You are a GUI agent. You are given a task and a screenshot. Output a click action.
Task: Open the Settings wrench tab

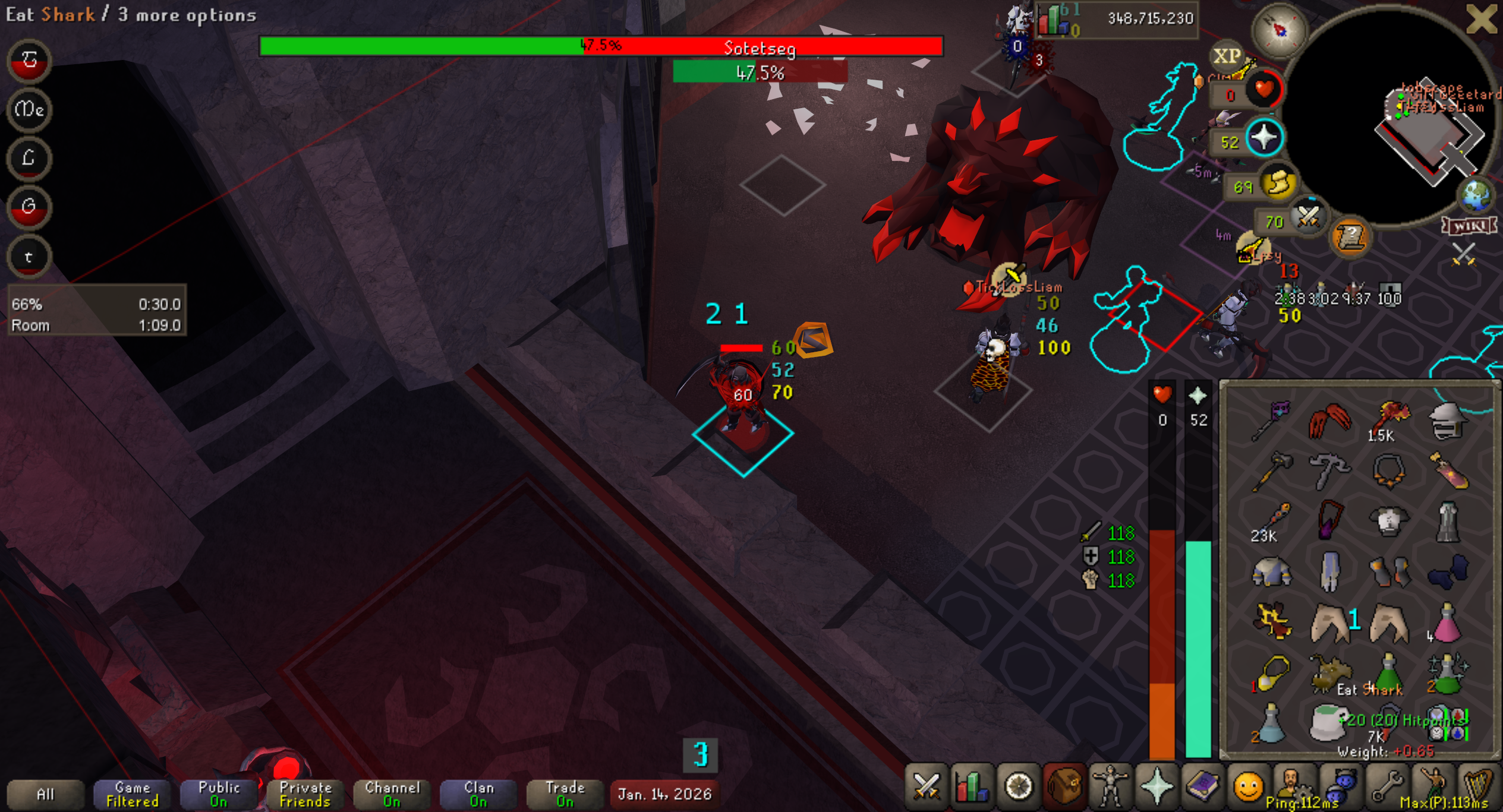pos(1387,787)
